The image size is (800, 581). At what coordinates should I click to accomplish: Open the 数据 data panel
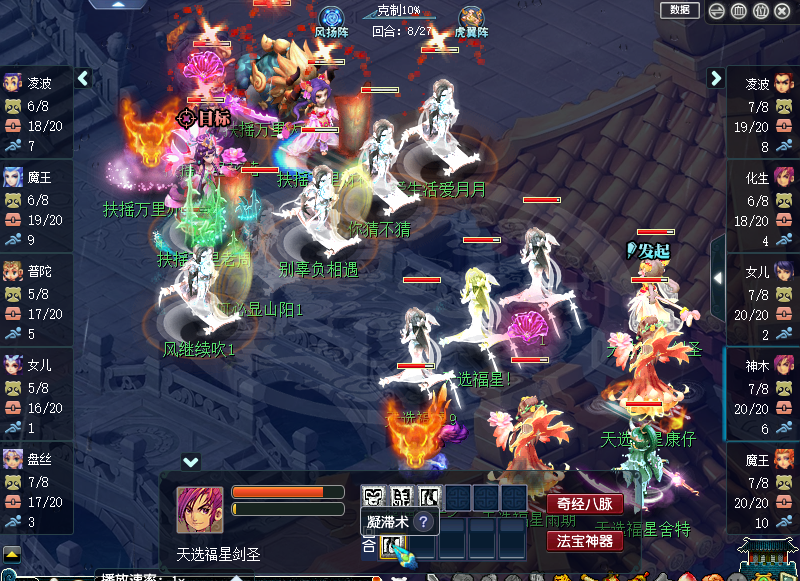pyautogui.click(x=679, y=10)
